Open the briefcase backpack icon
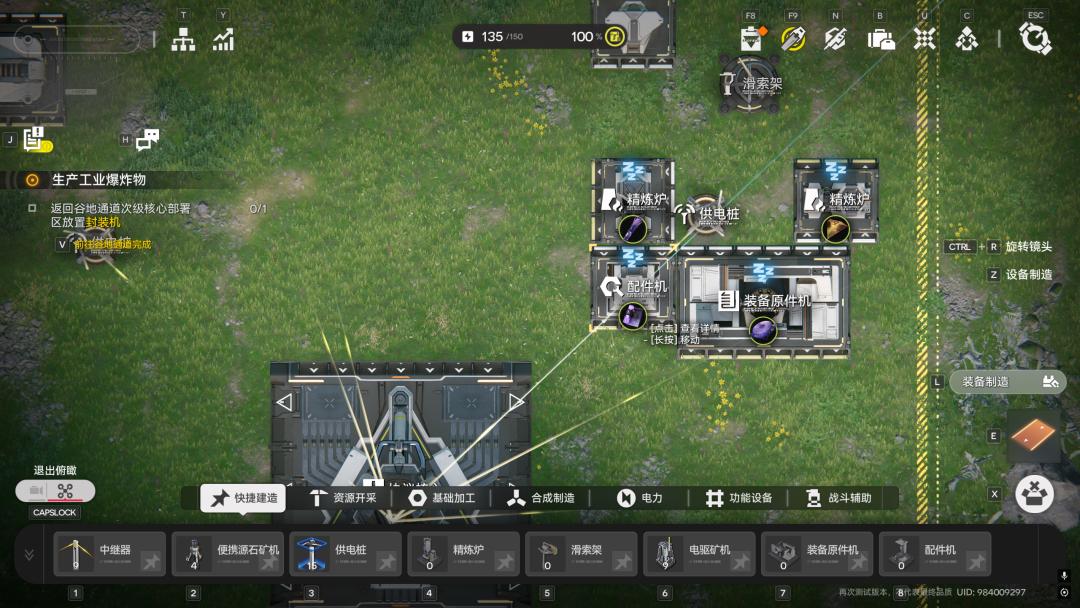The image size is (1080, 608). point(880,39)
